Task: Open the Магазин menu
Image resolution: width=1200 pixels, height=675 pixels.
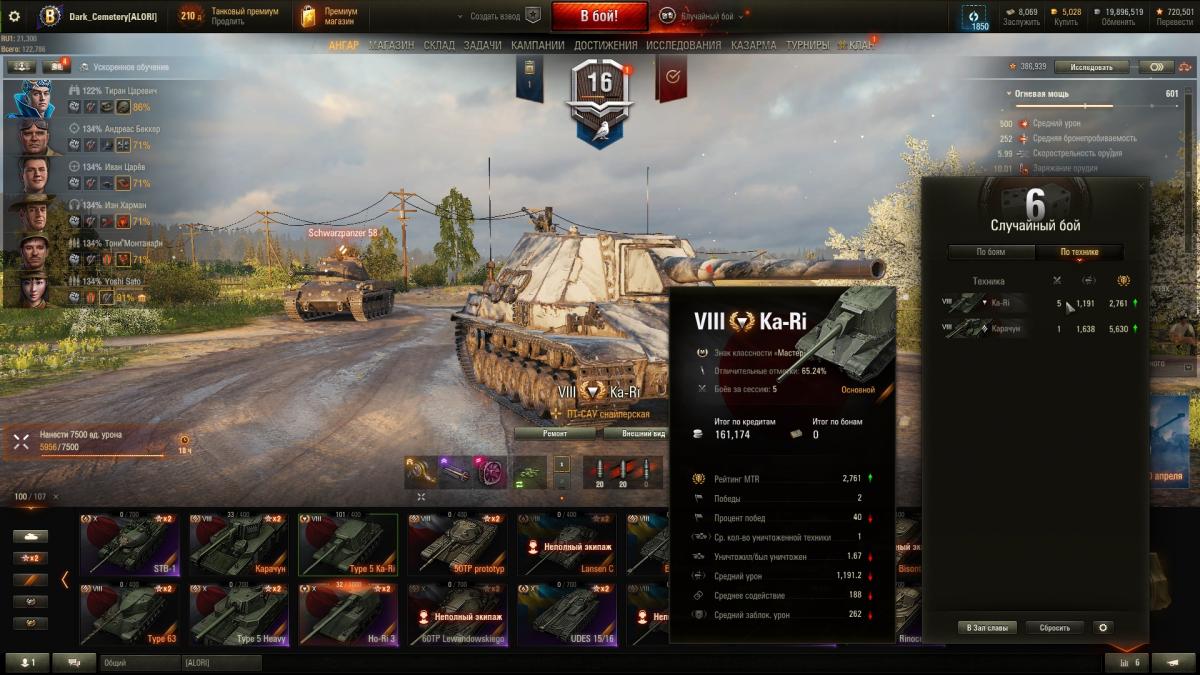Action: 390,45
